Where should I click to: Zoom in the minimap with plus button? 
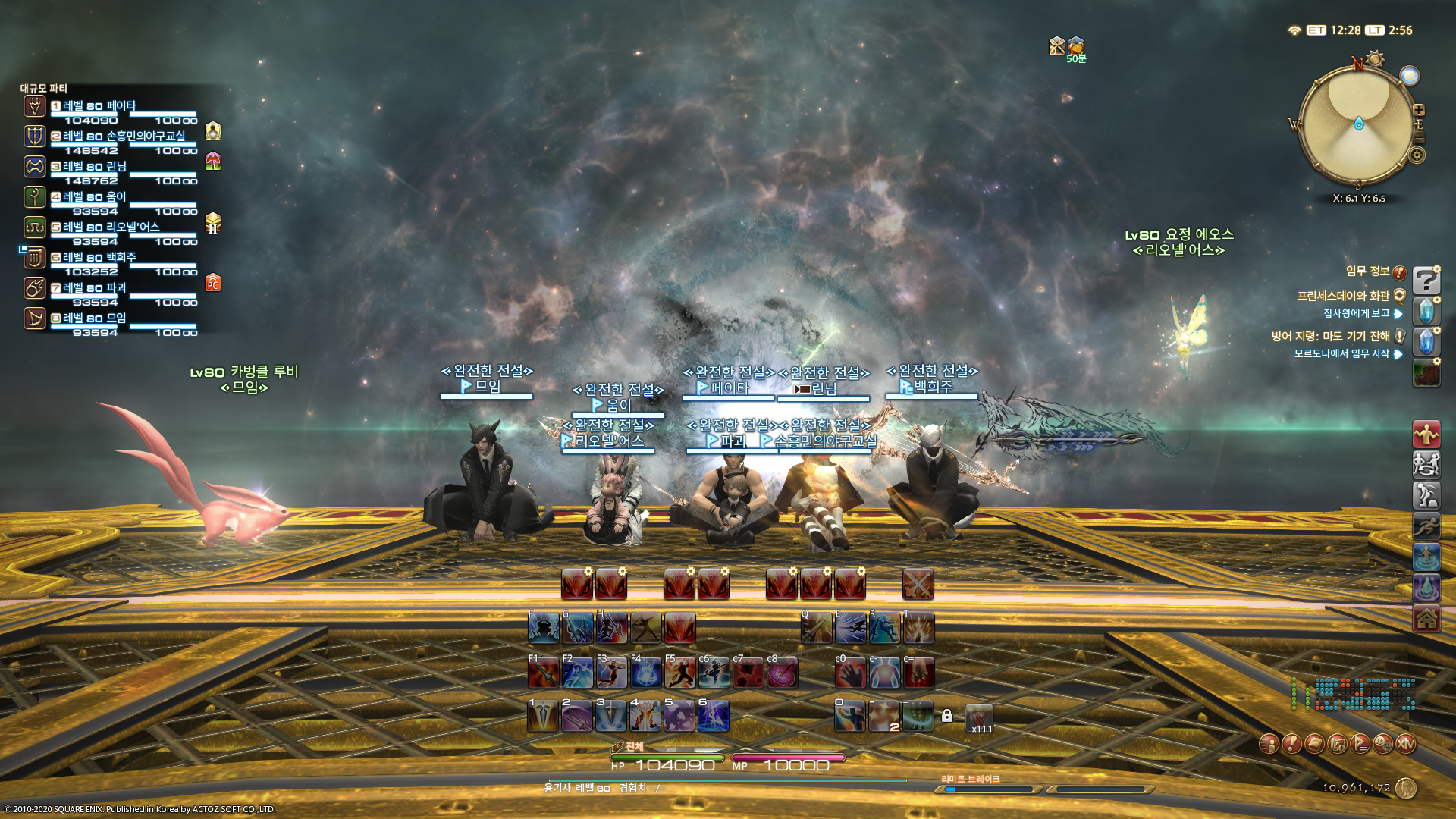tap(1419, 110)
